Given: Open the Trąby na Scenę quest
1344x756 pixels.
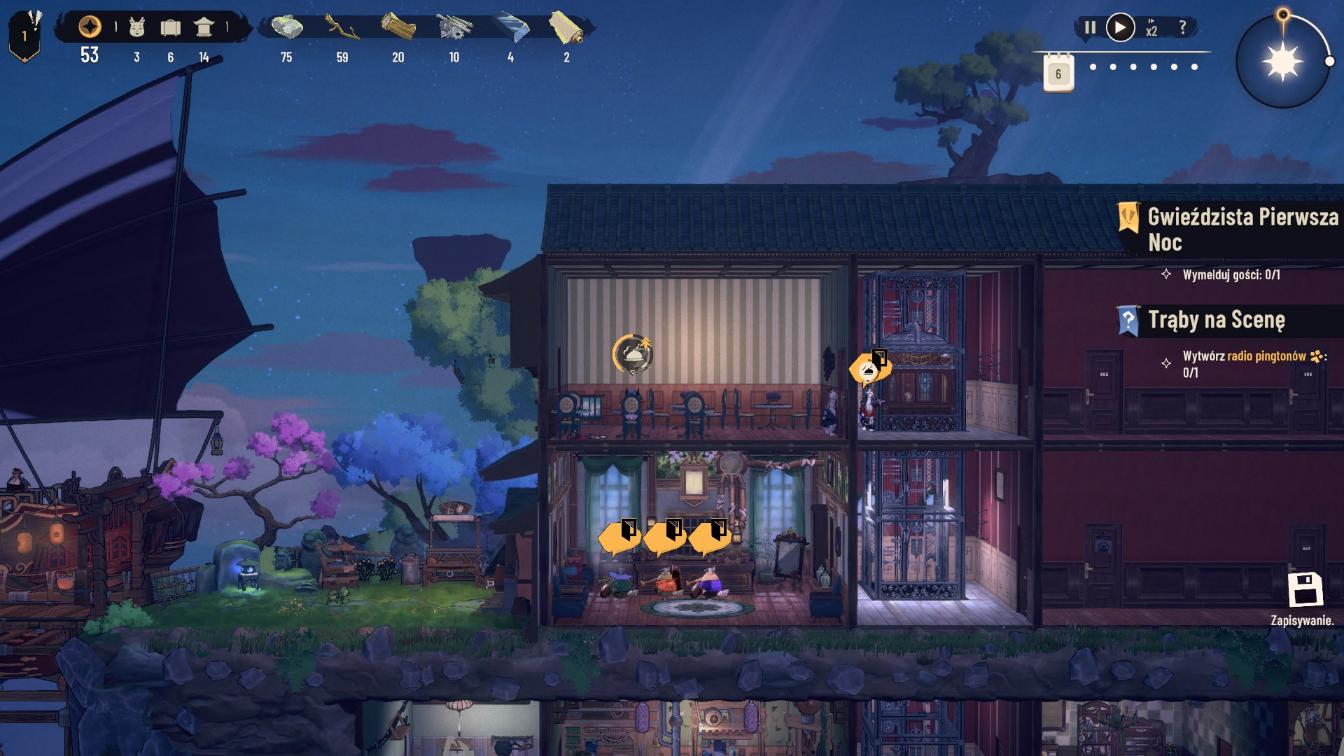Looking at the screenshot, I should [x=1215, y=320].
